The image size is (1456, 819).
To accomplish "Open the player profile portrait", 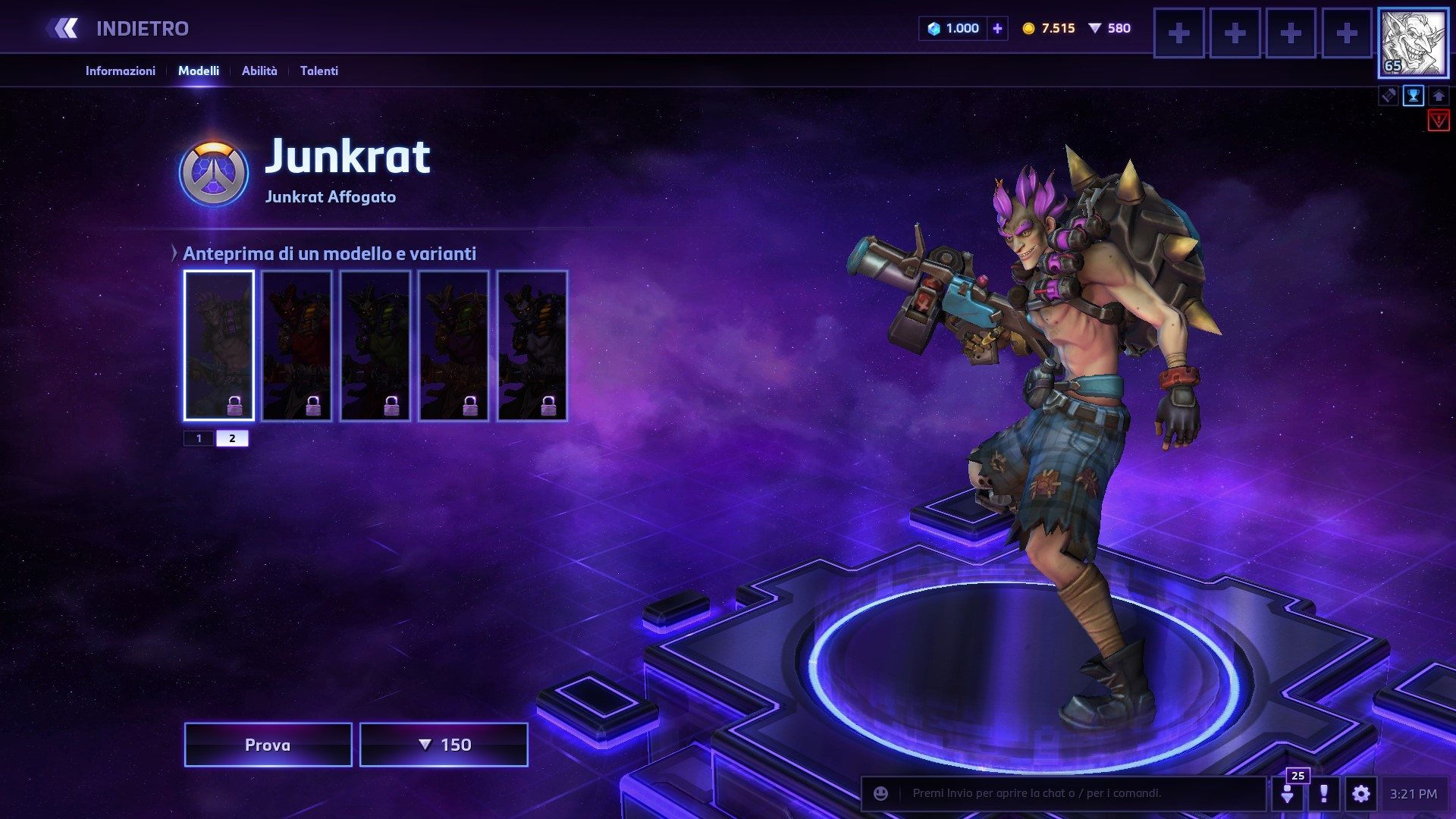I will click(1413, 43).
